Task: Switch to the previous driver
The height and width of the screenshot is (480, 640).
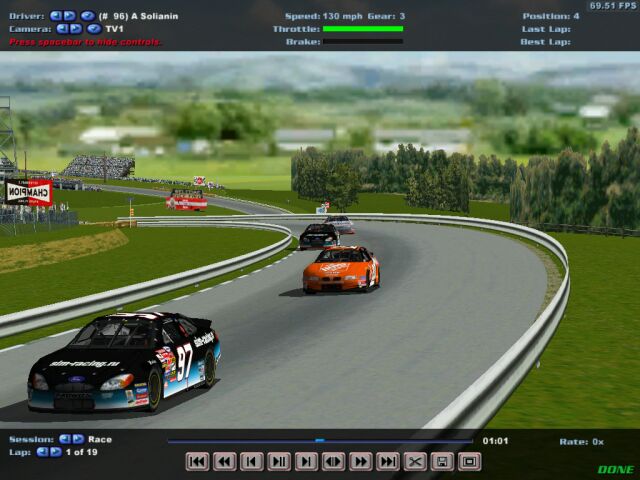Action: click(56, 16)
